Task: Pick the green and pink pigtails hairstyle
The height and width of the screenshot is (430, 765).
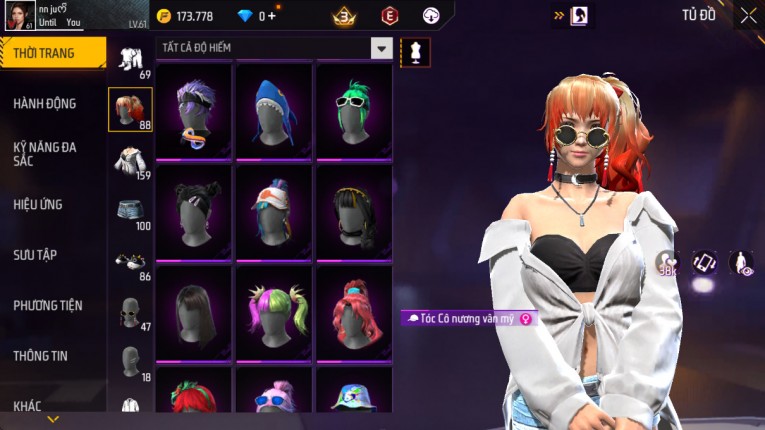Action: click(274, 310)
